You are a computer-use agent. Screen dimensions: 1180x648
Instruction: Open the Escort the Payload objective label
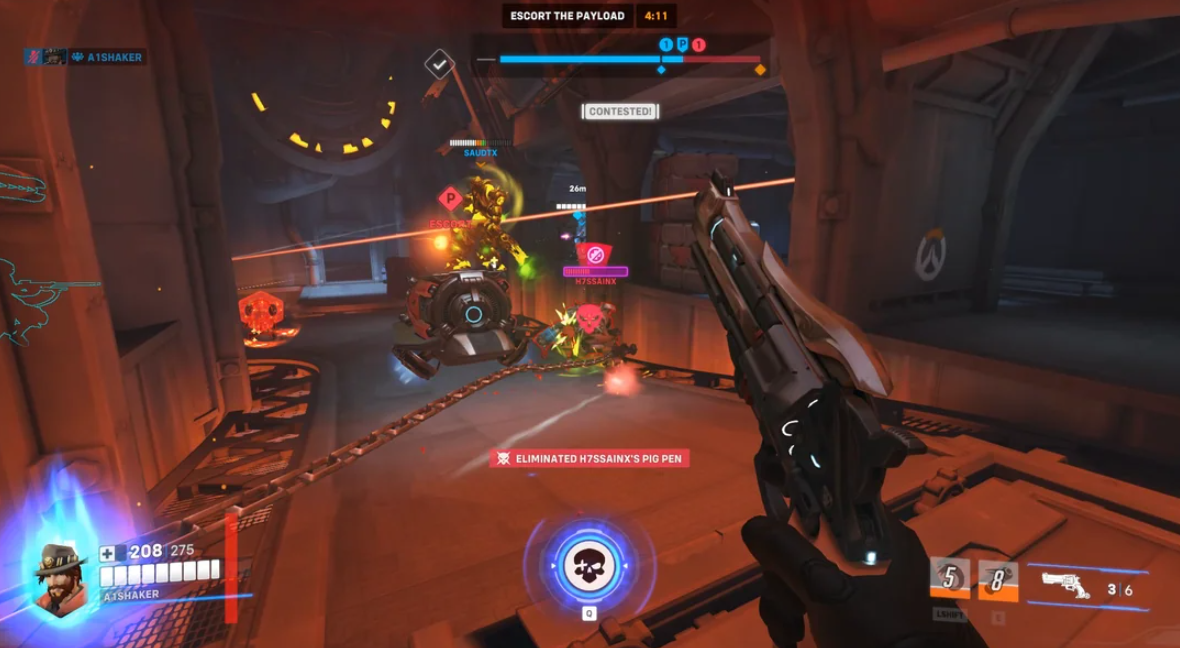pos(567,16)
